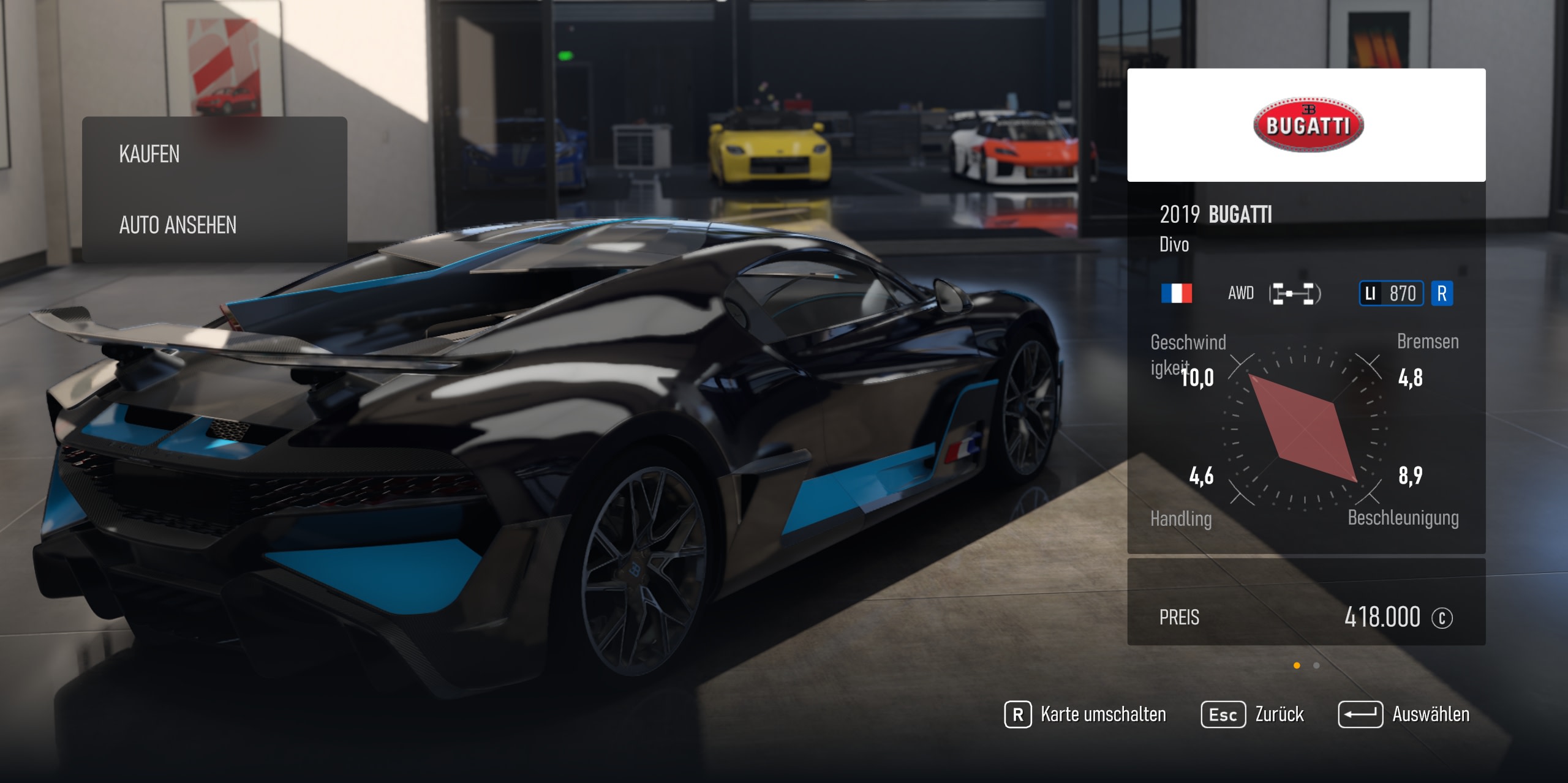Open the Bugatti Divo stats card

(x=1306, y=367)
